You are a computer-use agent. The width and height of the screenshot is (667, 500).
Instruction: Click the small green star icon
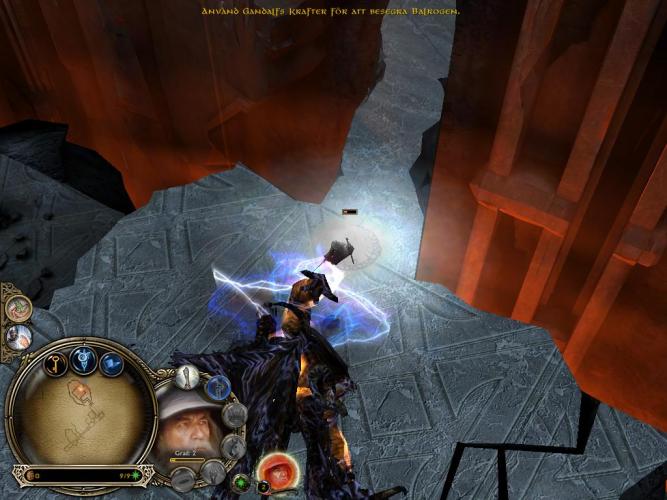(240, 483)
